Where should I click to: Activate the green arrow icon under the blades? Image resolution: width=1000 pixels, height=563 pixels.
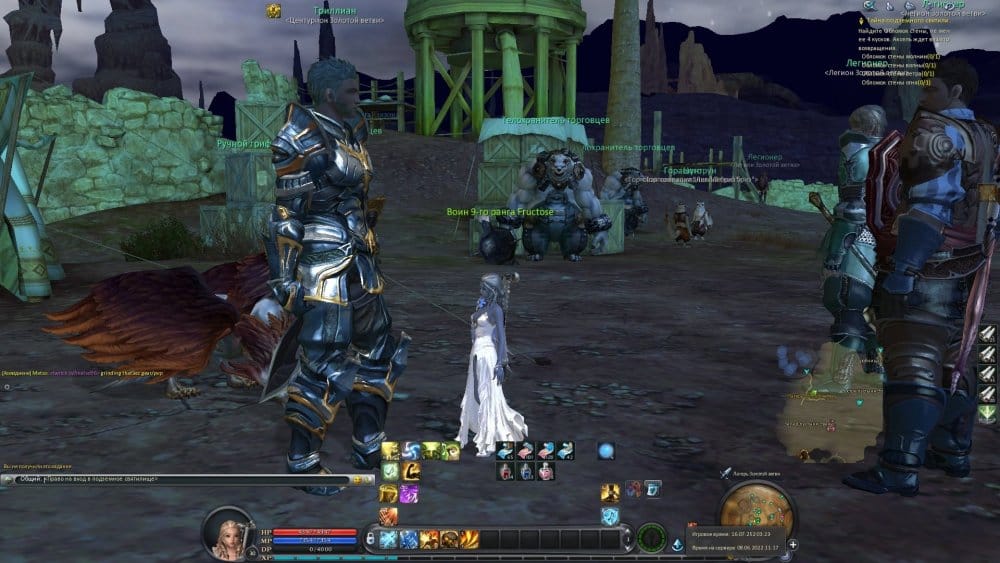987,412
